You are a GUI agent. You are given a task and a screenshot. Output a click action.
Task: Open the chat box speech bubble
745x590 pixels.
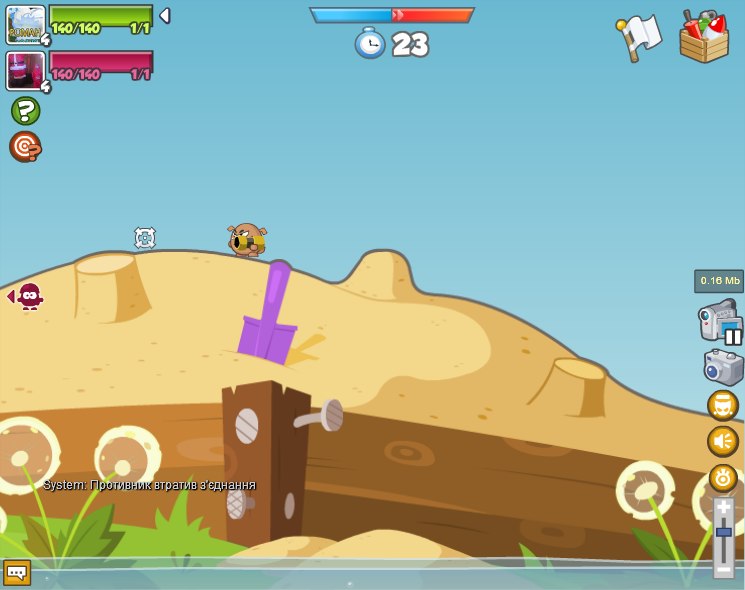(17, 572)
